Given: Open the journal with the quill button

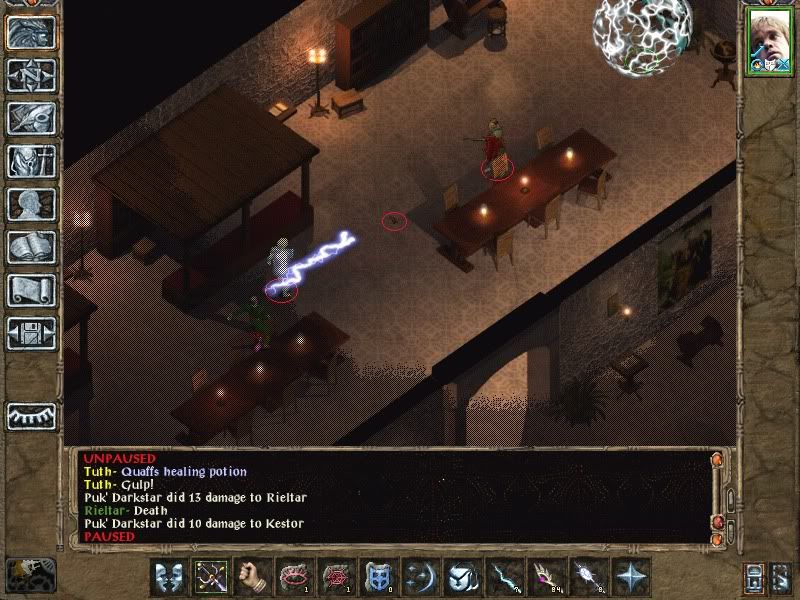Looking at the screenshot, I should 31,118.
